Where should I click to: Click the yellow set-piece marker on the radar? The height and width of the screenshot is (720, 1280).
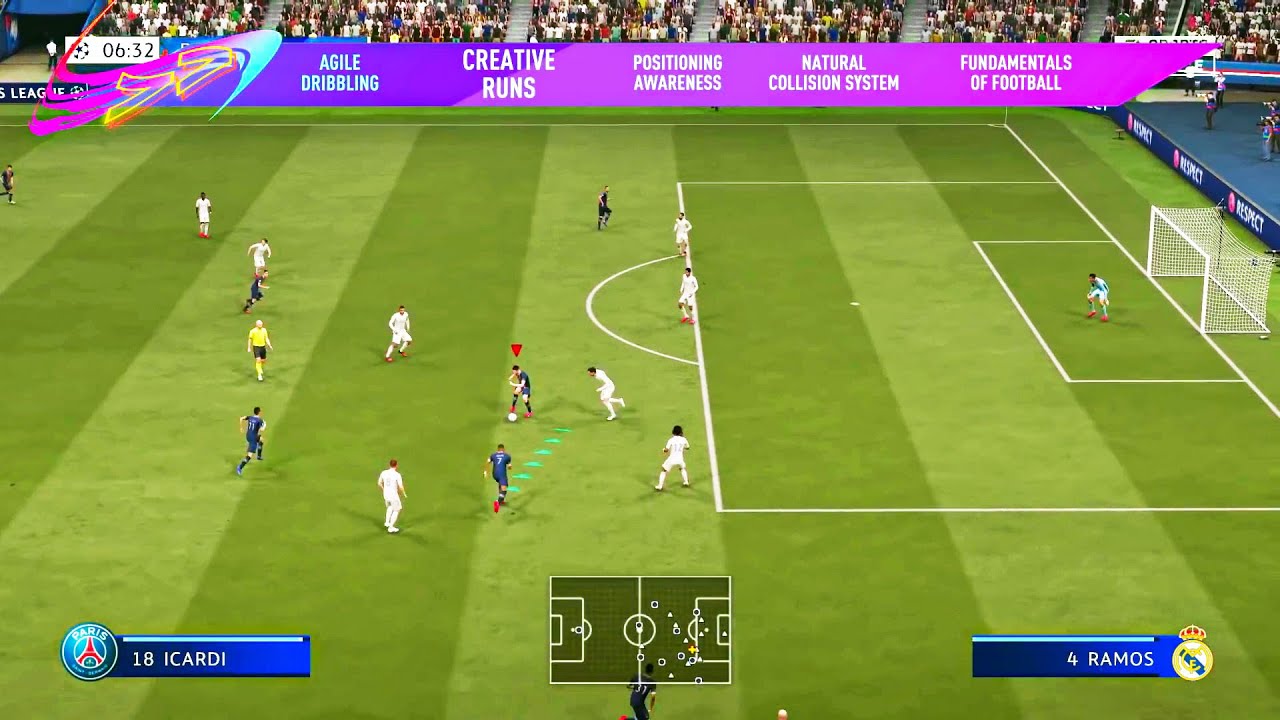click(692, 649)
